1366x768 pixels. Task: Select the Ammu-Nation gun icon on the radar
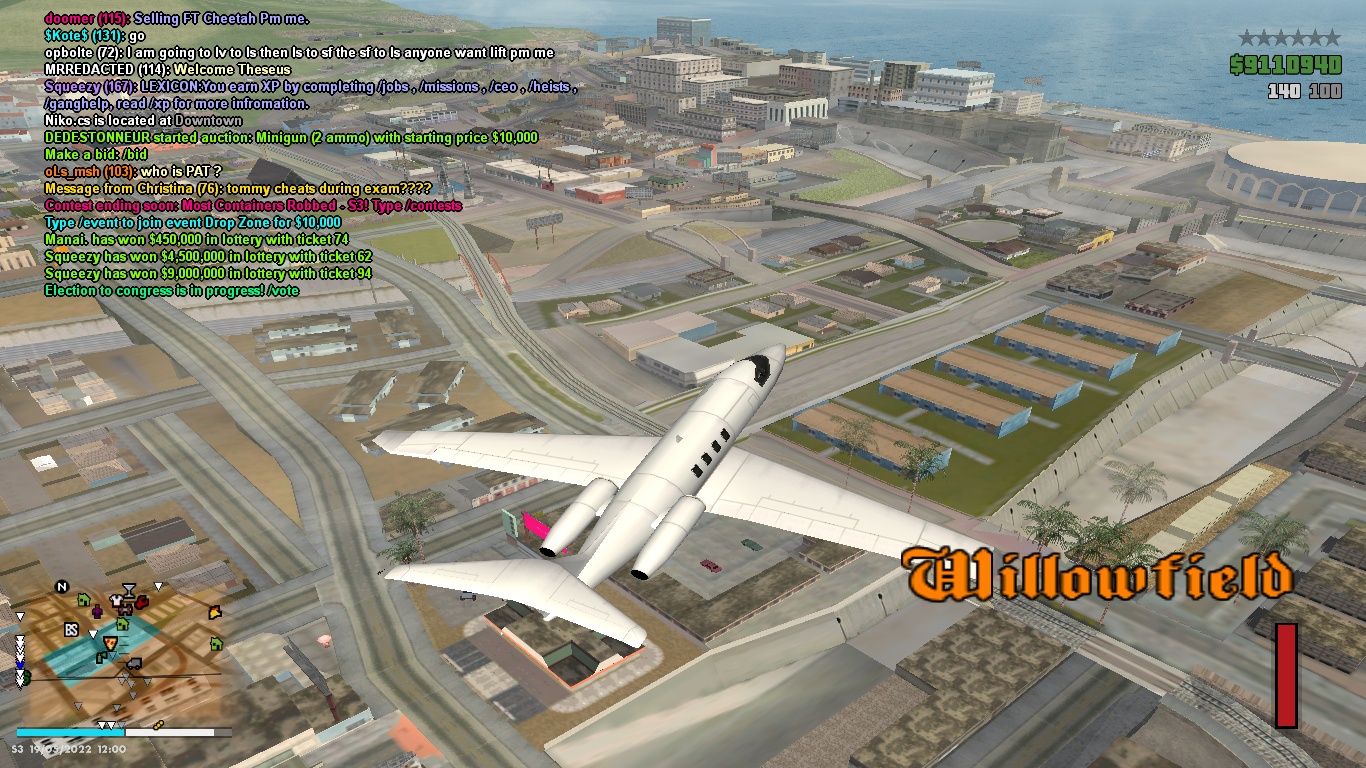click(x=125, y=609)
